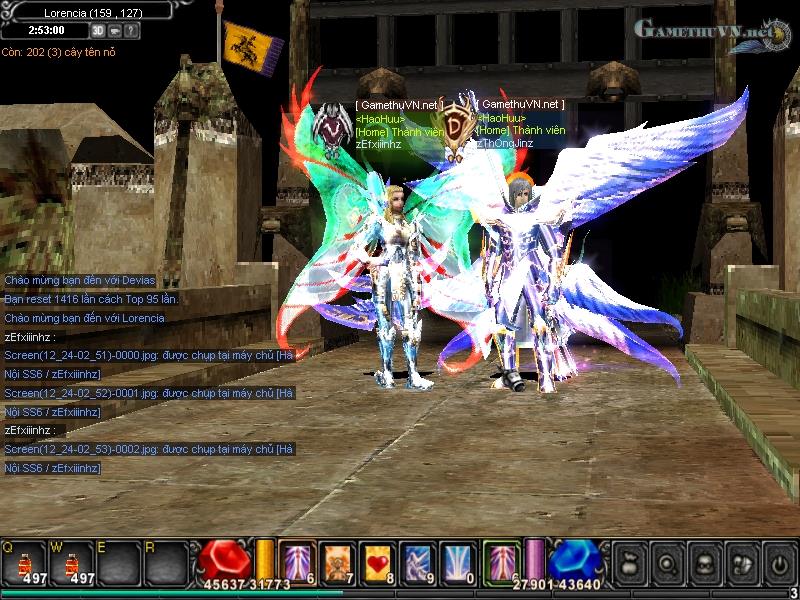Activate the red heart skill in slot 8

[377, 560]
